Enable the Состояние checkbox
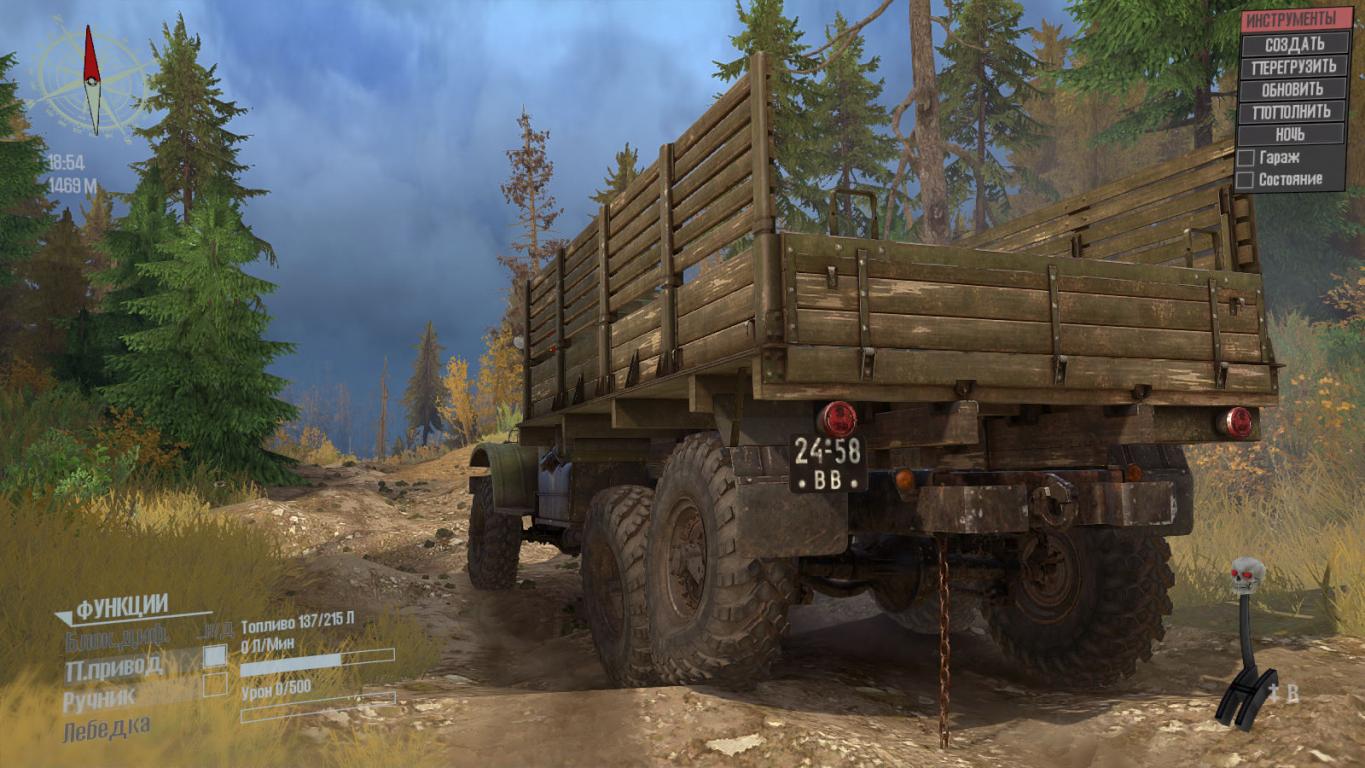 [x=1245, y=180]
